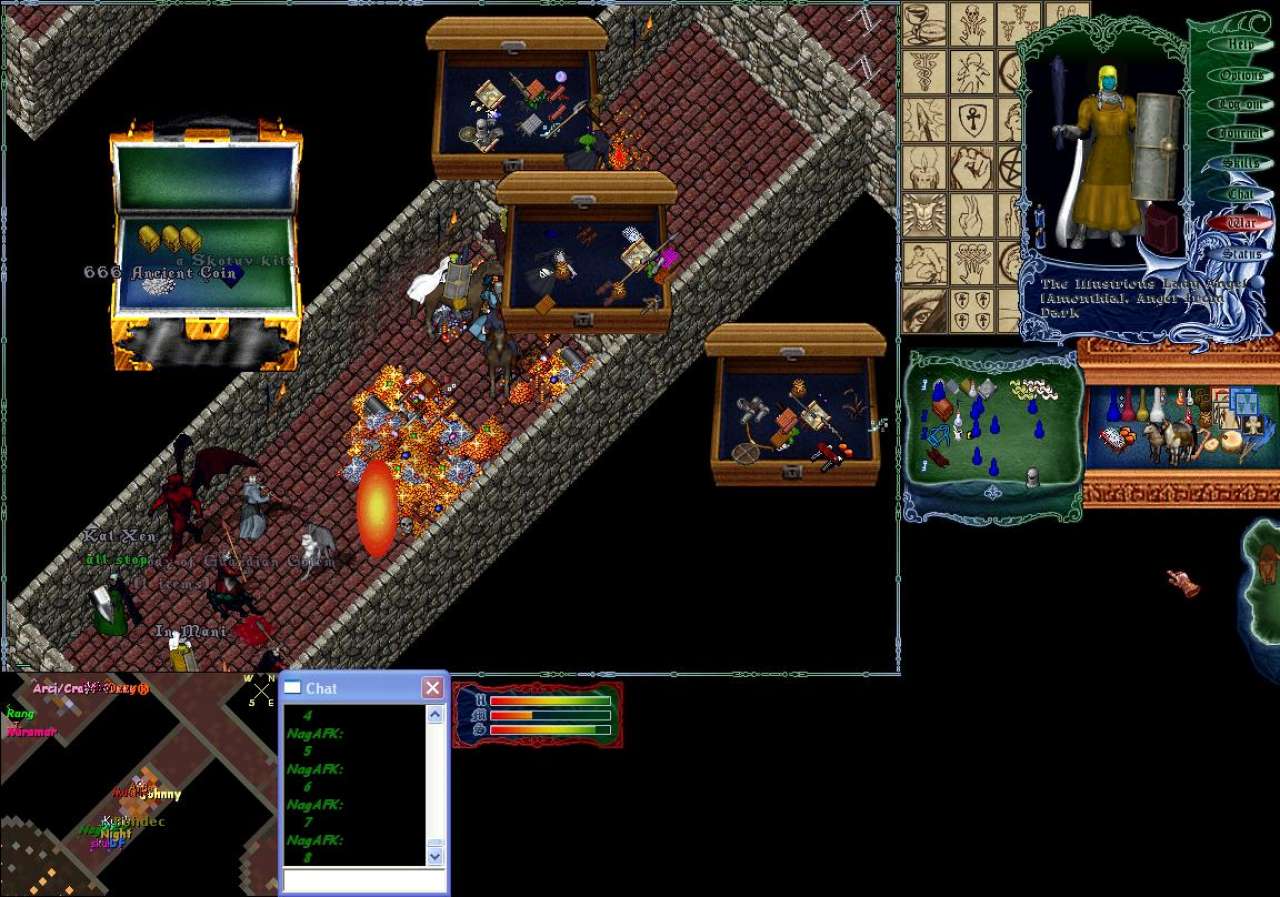Activate the demon face spell icon

[924, 215]
